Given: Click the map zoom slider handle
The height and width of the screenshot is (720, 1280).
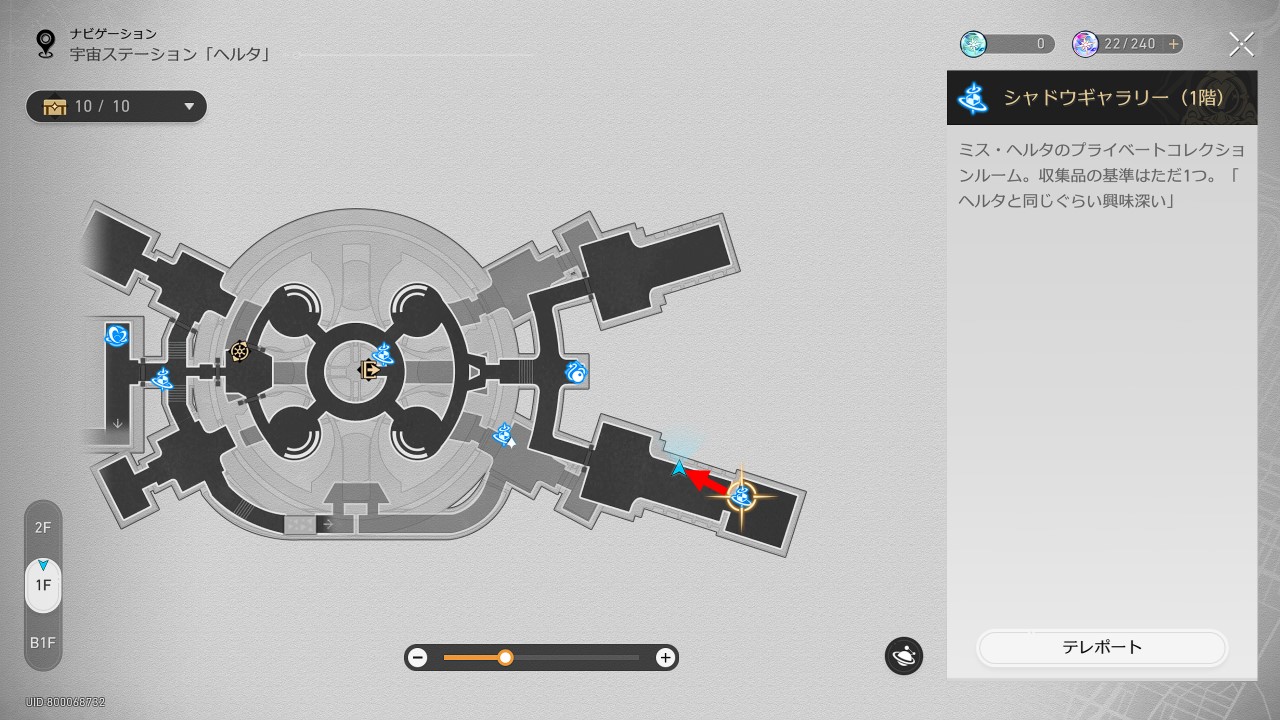Looking at the screenshot, I should tap(505, 657).
